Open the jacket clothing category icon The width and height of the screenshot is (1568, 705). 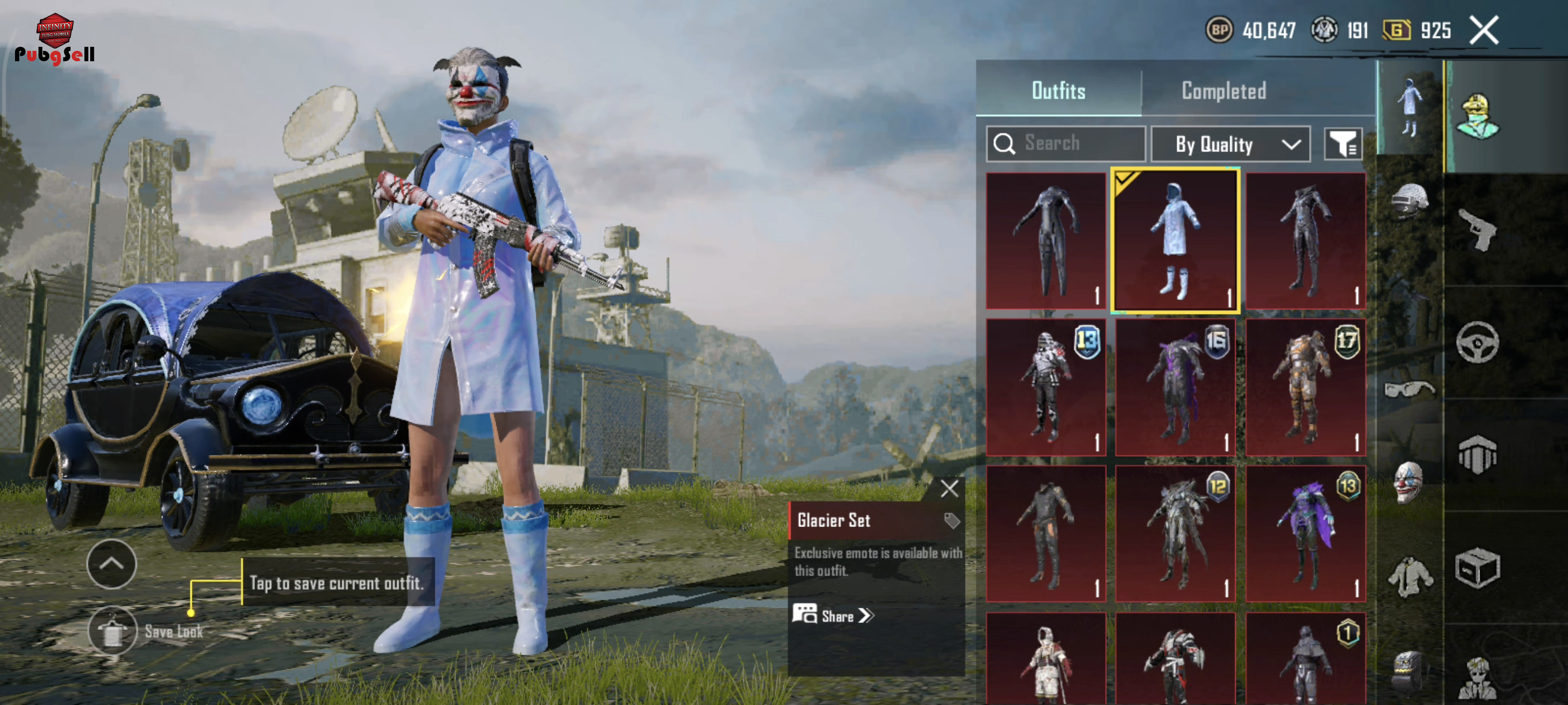coord(1409,576)
